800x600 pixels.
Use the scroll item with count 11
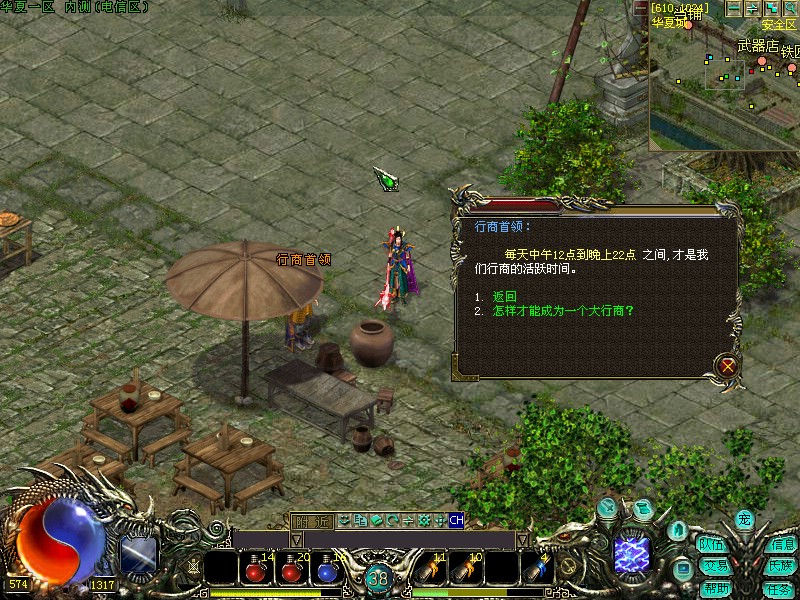click(x=431, y=571)
